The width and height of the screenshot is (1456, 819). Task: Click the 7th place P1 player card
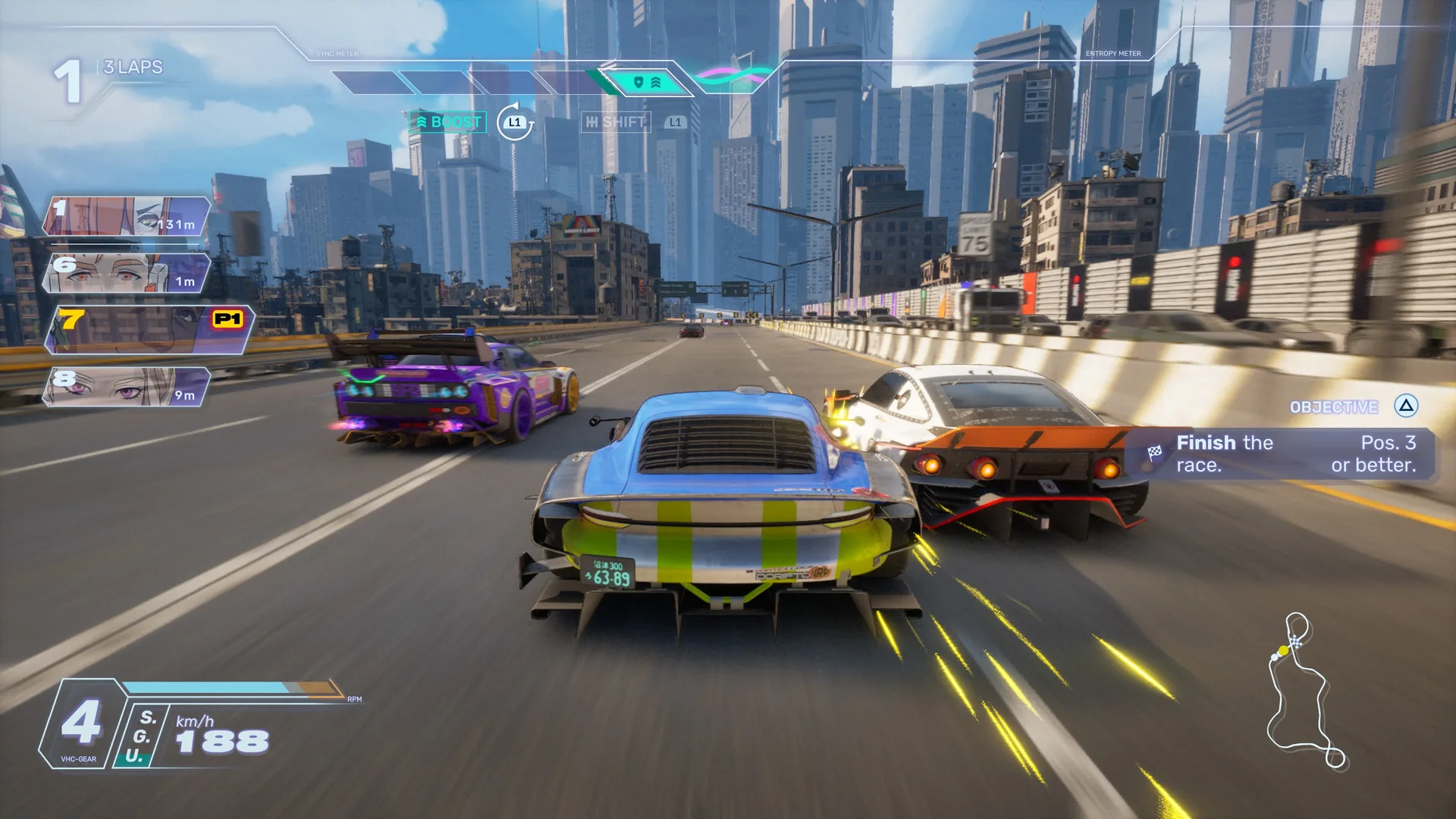click(149, 329)
